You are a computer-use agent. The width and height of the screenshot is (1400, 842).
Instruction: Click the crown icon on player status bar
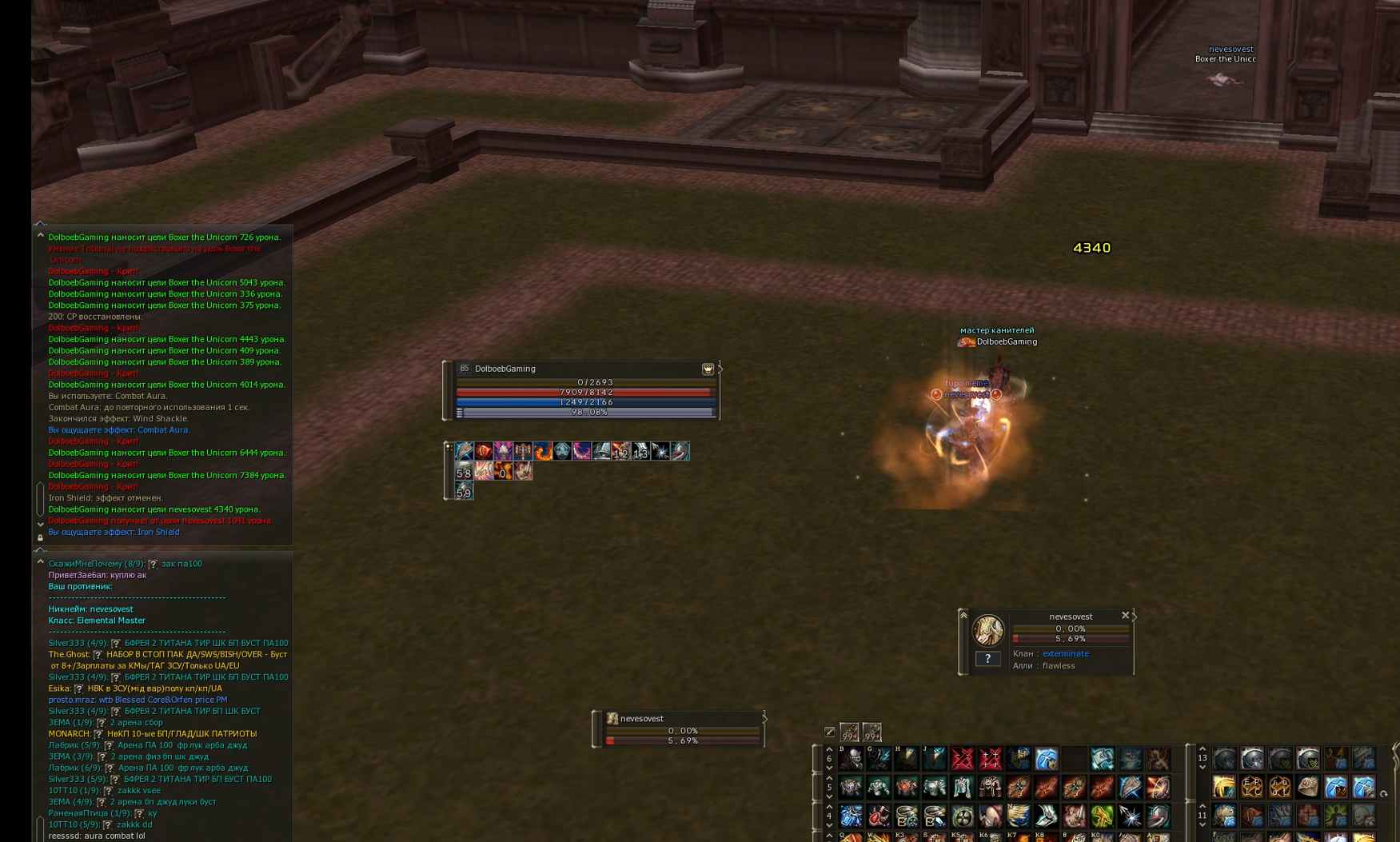708,369
